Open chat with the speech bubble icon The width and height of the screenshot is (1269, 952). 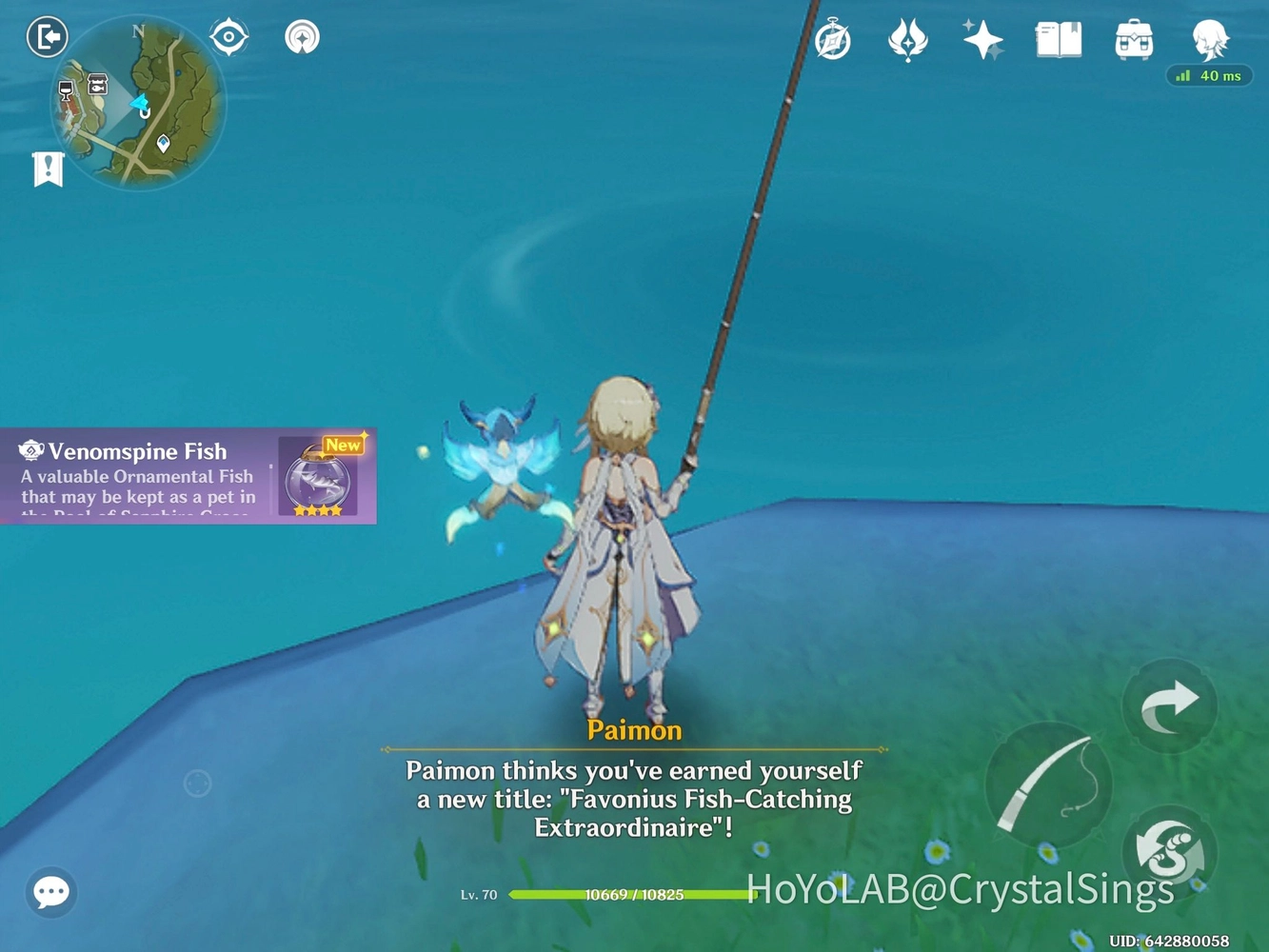coord(50,892)
